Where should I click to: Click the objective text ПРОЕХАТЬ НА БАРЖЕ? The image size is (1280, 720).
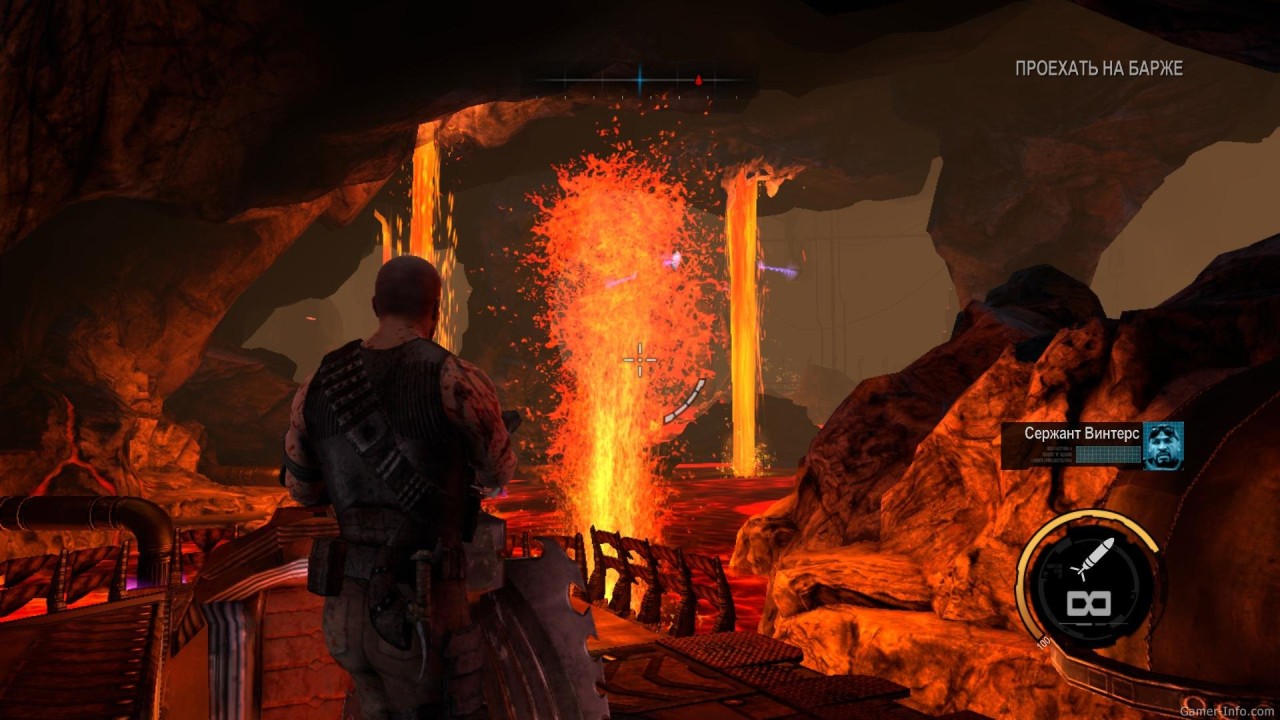coord(1098,68)
